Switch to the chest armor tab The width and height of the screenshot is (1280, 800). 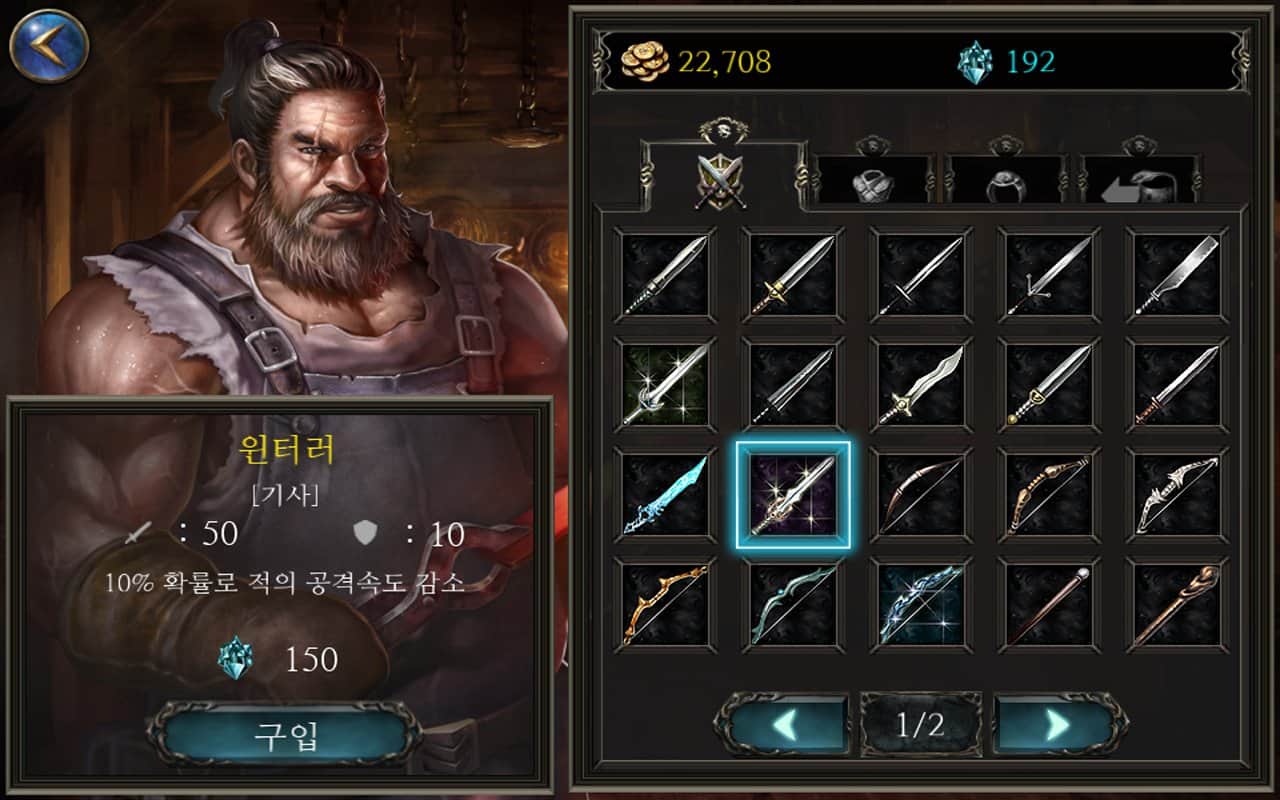tap(872, 182)
